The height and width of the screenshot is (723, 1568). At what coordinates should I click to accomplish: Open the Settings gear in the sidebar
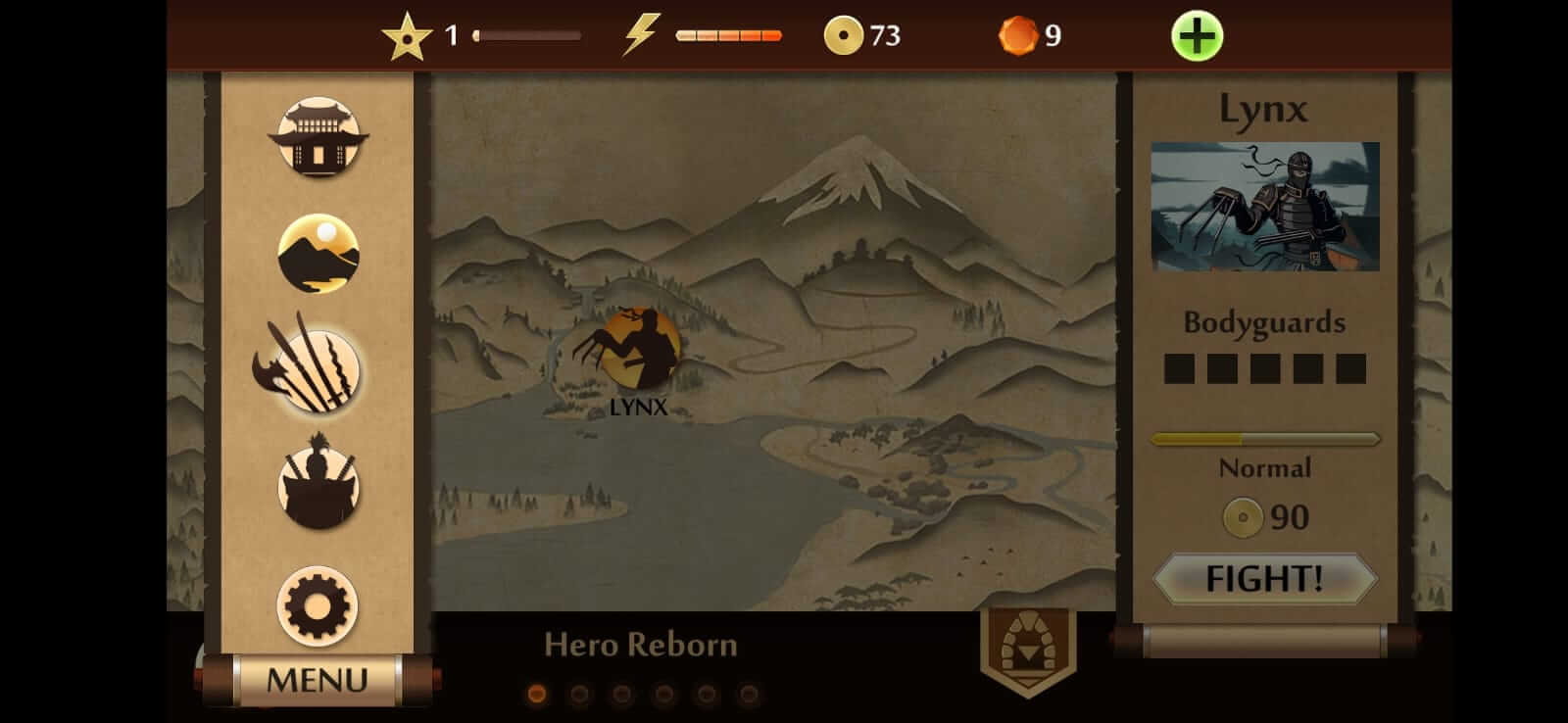(x=318, y=605)
